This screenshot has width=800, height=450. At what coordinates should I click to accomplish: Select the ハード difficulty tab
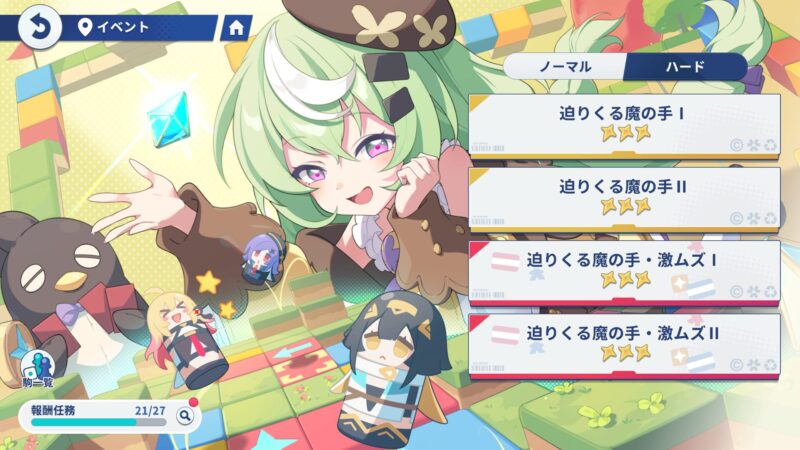point(685,67)
